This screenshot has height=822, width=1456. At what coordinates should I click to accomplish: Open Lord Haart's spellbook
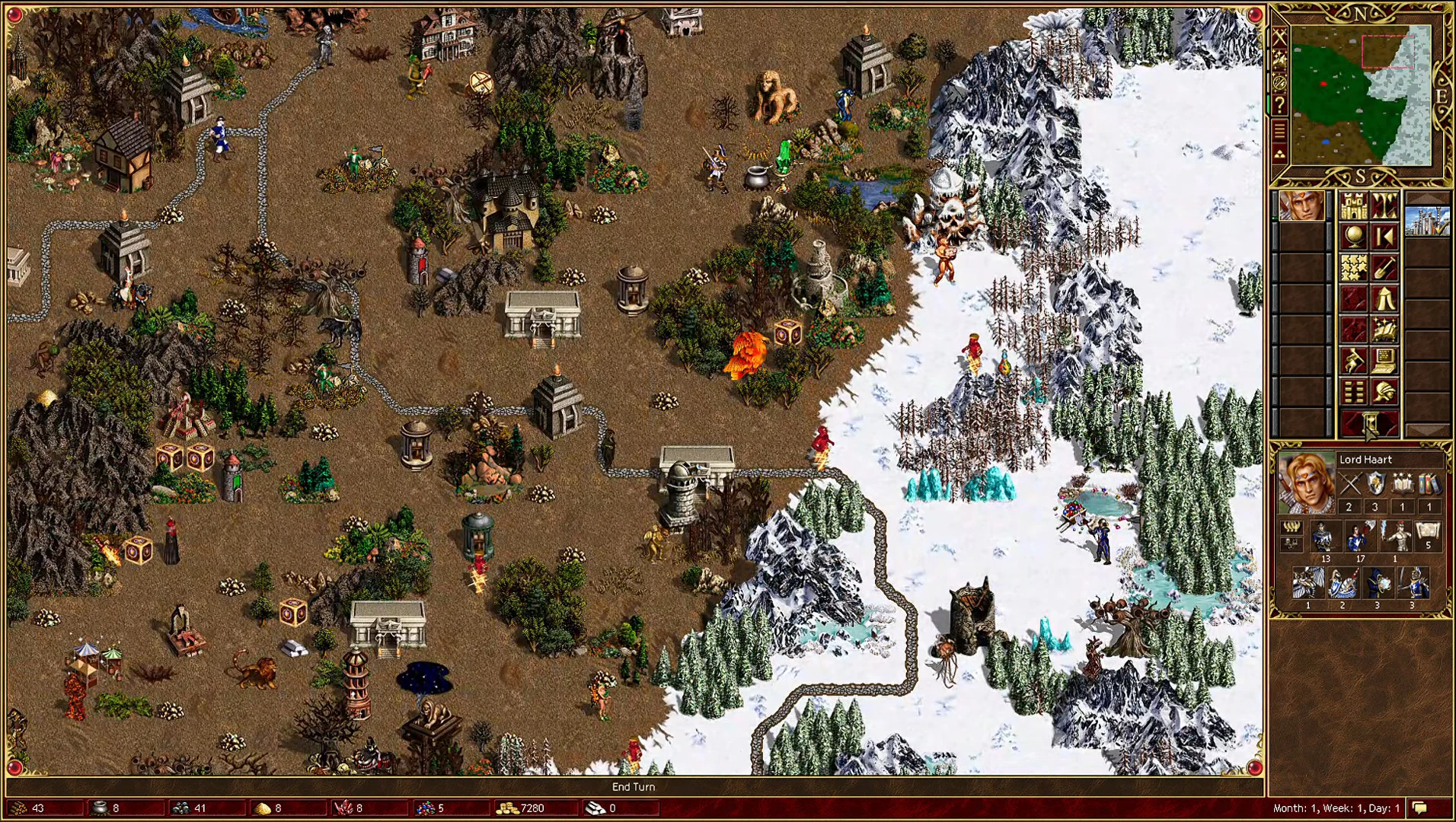pos(1384,329)
